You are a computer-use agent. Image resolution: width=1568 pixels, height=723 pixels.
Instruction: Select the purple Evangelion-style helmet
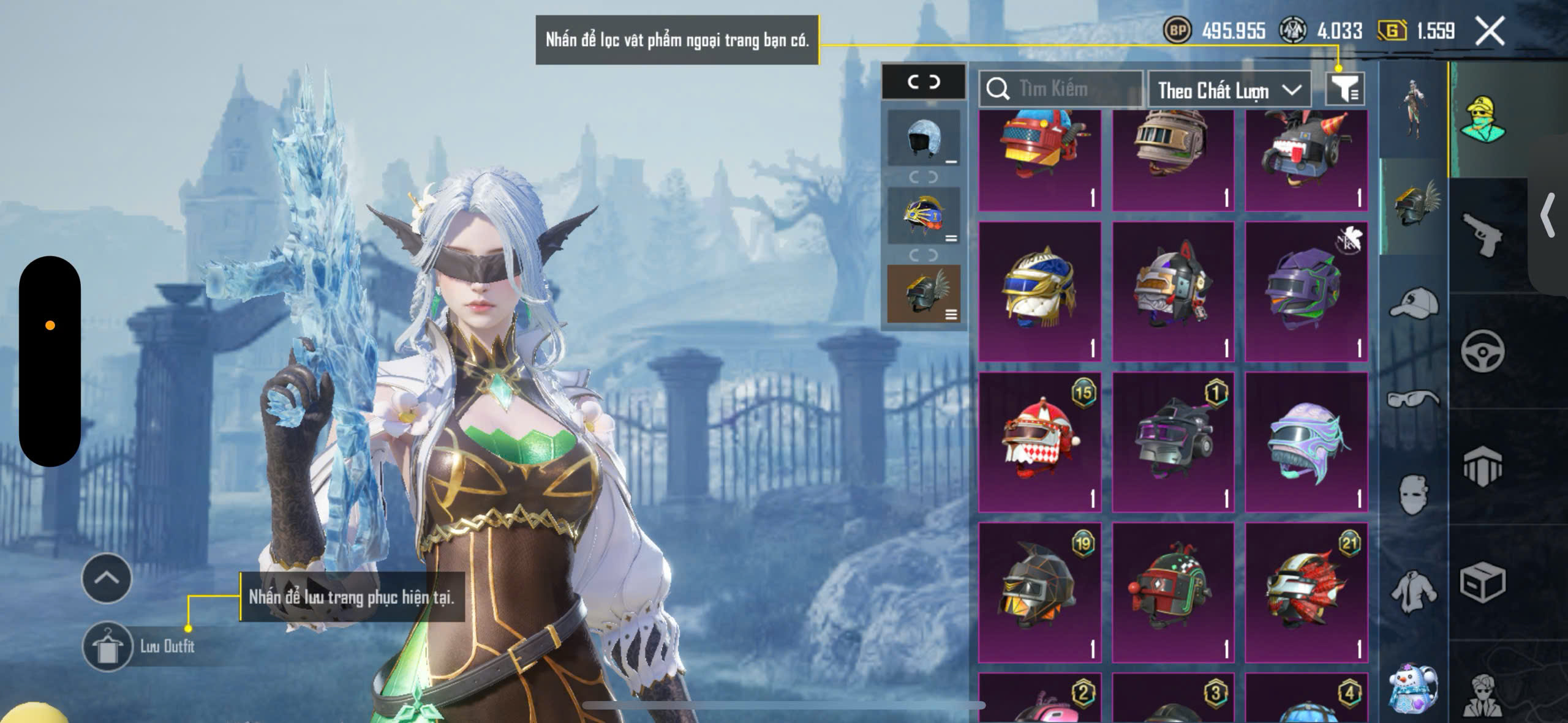coord(1306,291)
